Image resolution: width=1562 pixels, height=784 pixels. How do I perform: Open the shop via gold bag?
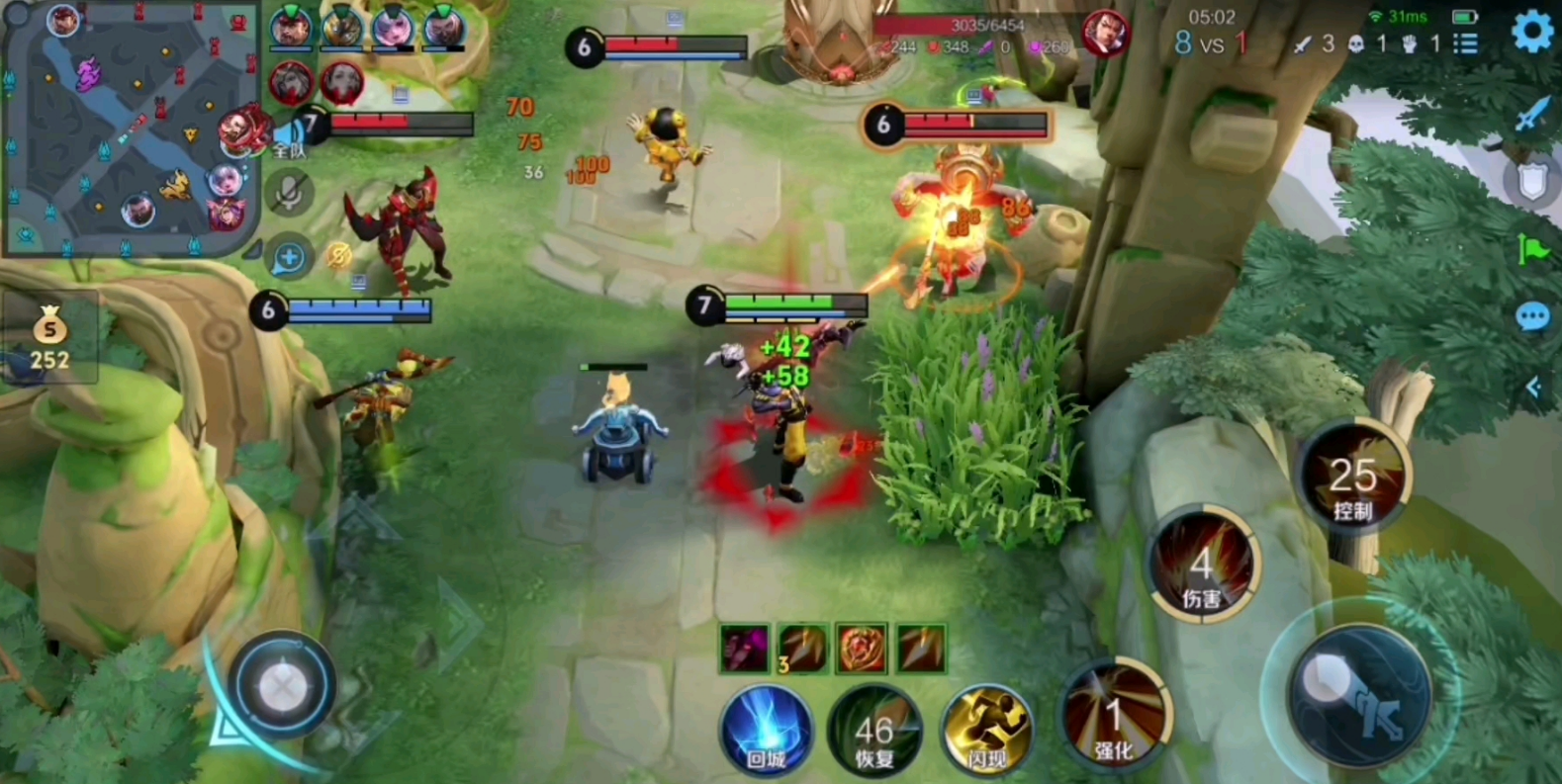pos(49,338)
